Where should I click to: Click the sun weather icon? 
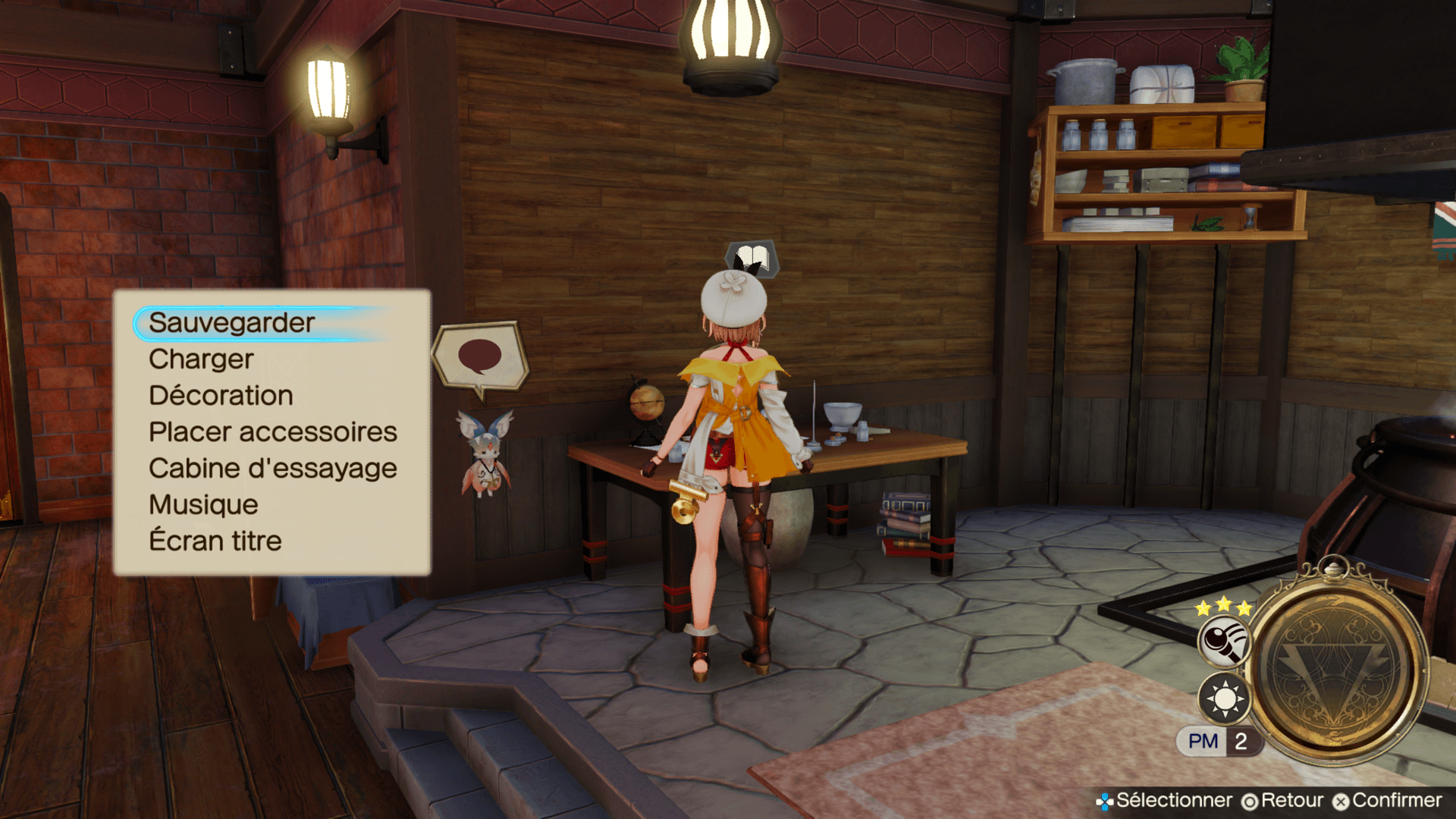[1224, 698]
